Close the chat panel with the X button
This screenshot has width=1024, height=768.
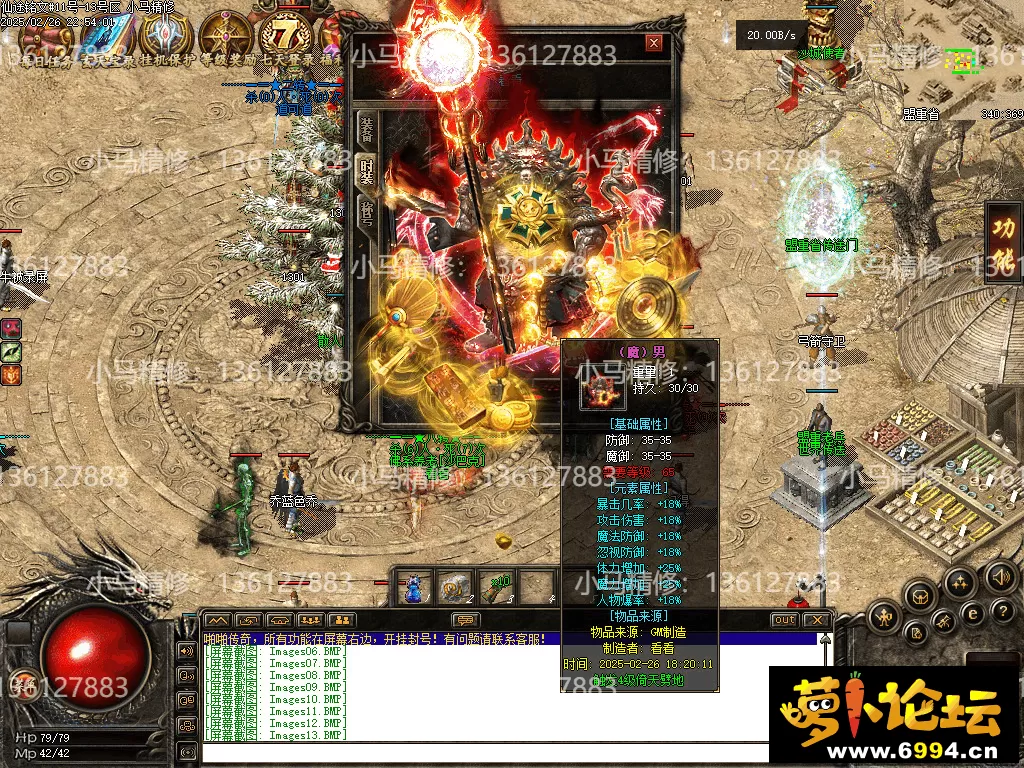816,620
